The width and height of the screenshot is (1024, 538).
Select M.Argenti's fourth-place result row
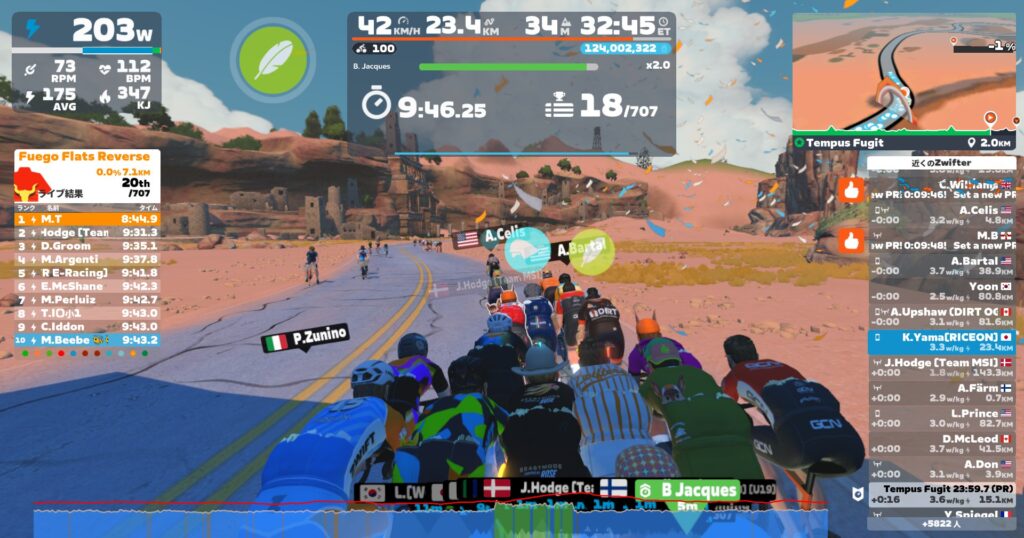coord(86,259)
